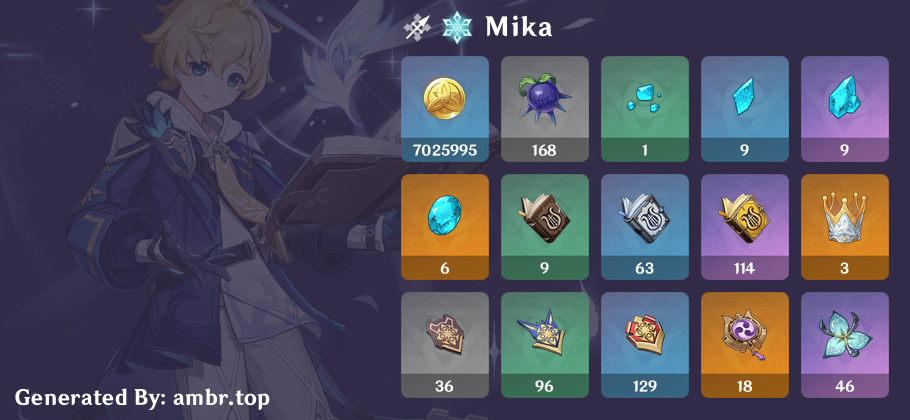Open the Mirror of Mushin tile
910x420 pixels.
(x=745, y=345)
